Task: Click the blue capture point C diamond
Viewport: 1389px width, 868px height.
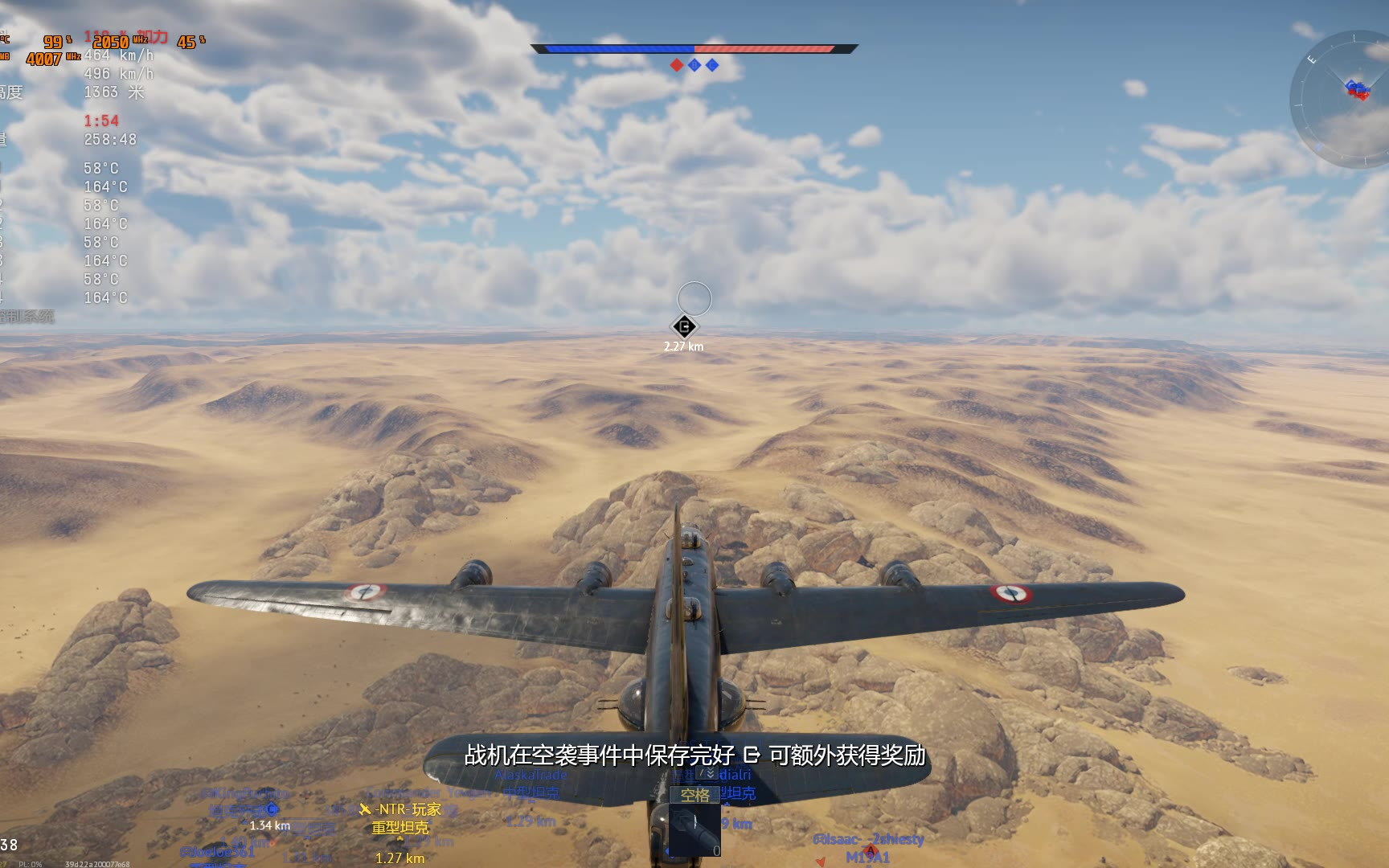Action: coord(712,65)
